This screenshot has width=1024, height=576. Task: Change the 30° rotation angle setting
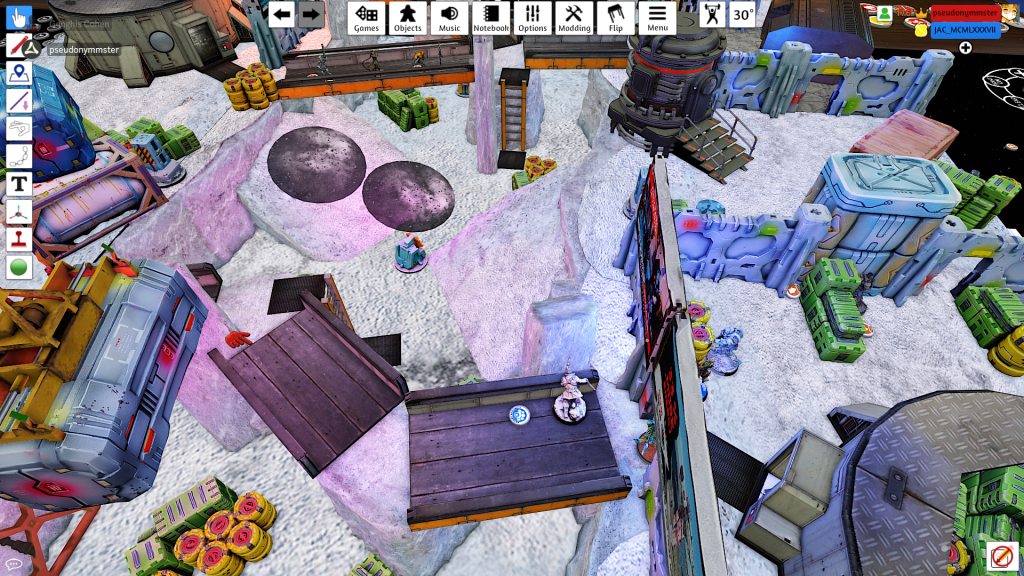coord(742,15)
